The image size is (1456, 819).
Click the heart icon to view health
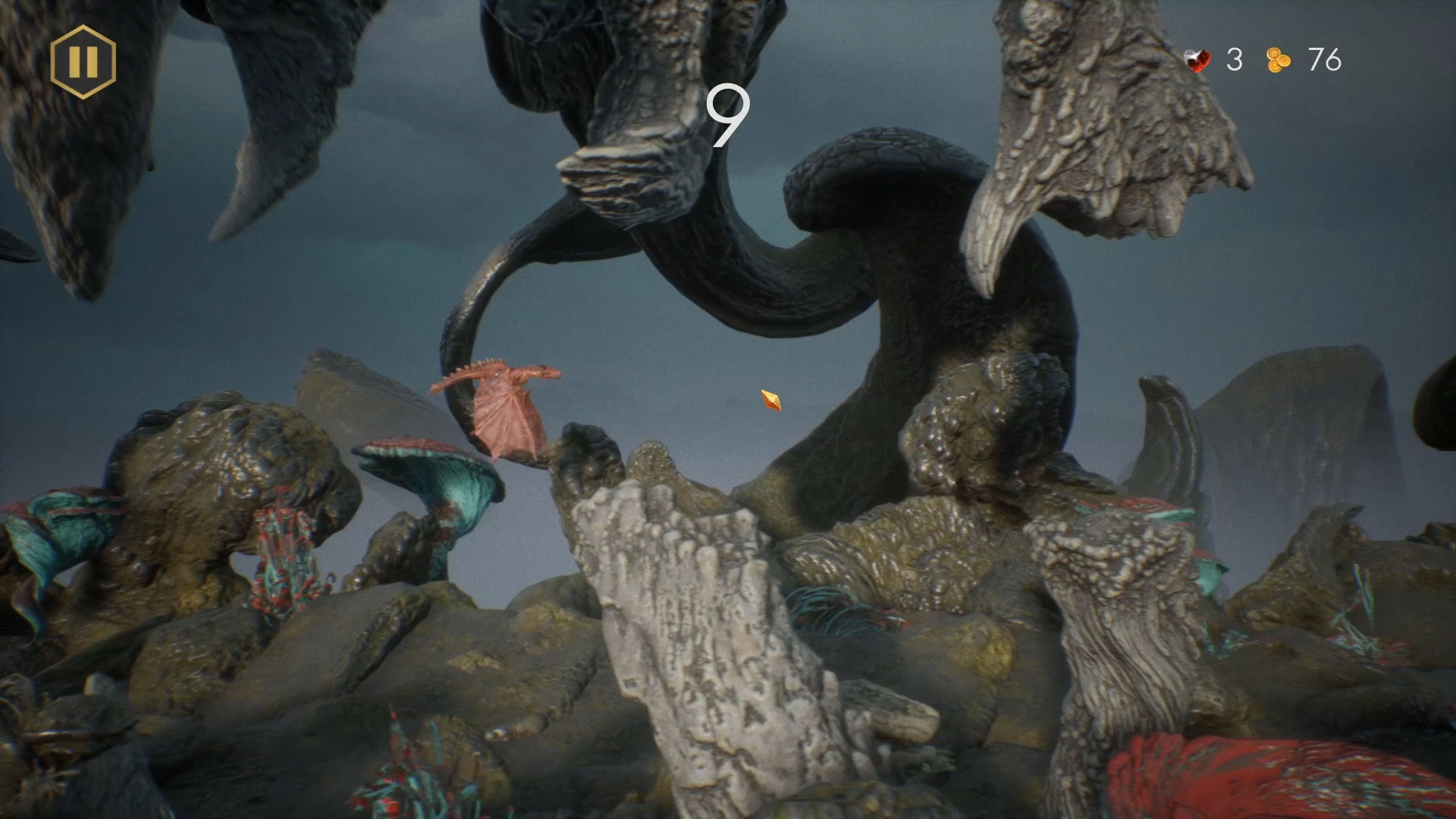(x=1197, y=58)
